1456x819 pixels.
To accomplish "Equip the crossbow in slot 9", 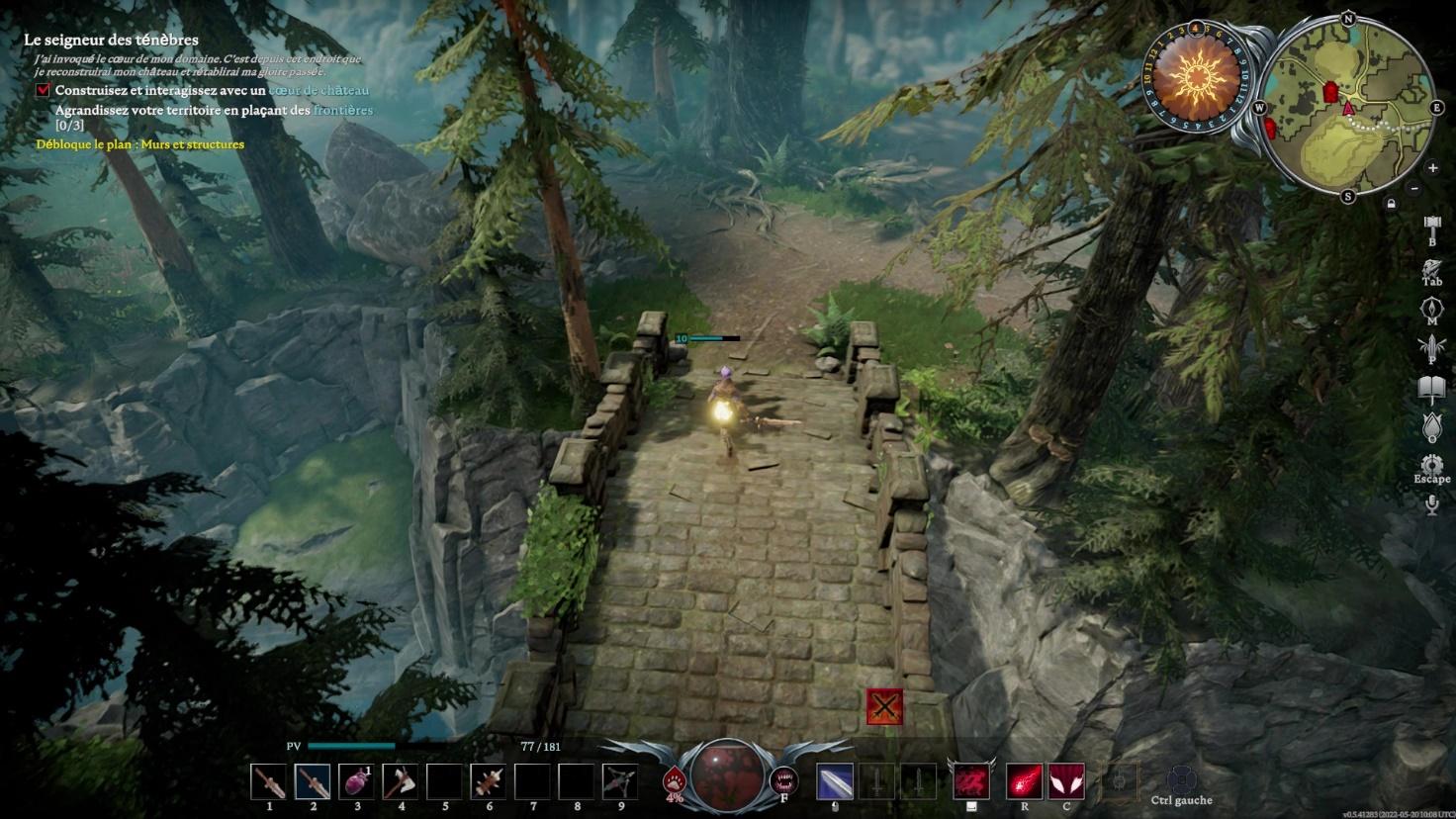I will point(620,781).
